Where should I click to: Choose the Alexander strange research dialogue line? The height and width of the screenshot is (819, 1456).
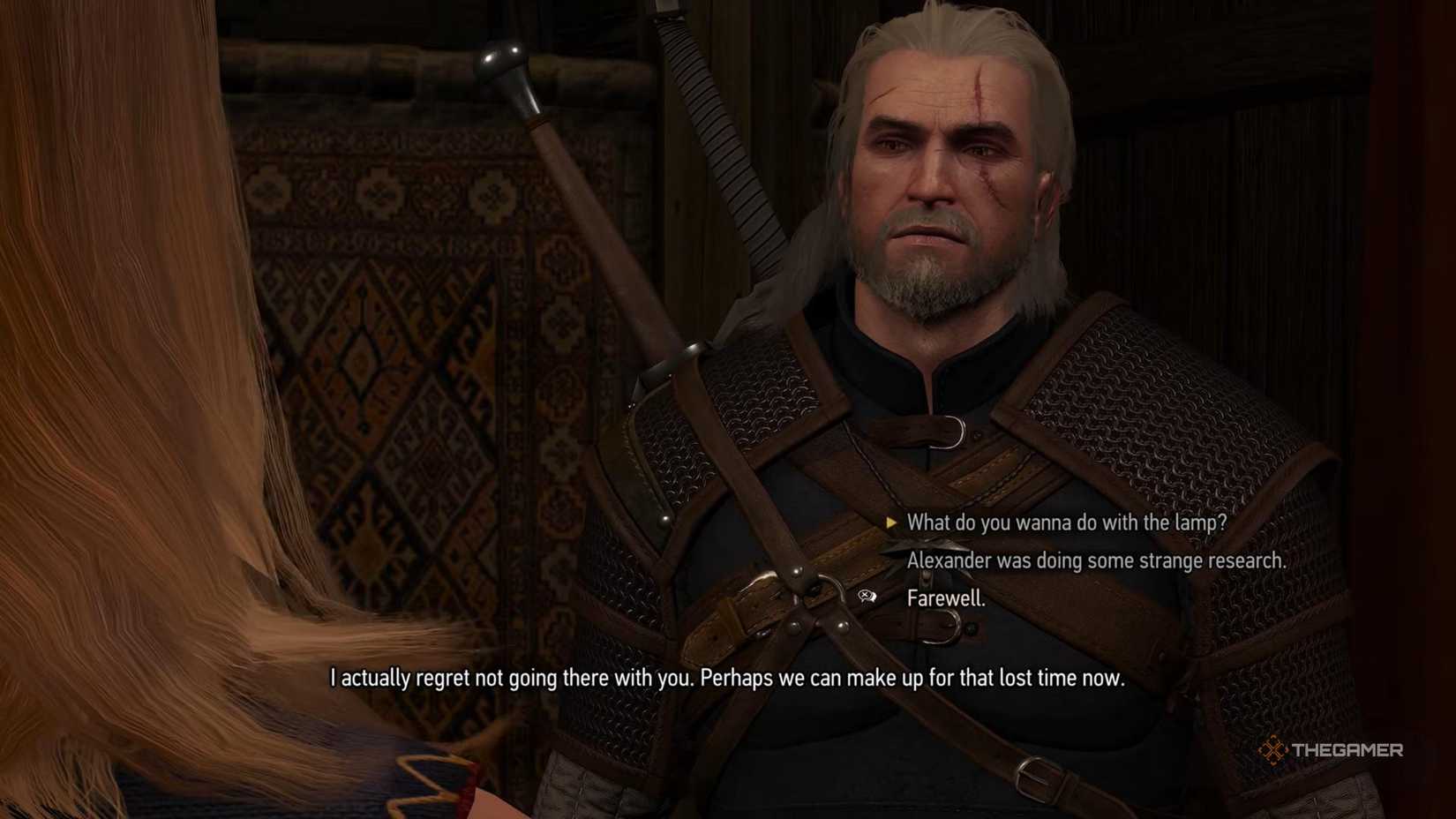[x=1098, y=560]
